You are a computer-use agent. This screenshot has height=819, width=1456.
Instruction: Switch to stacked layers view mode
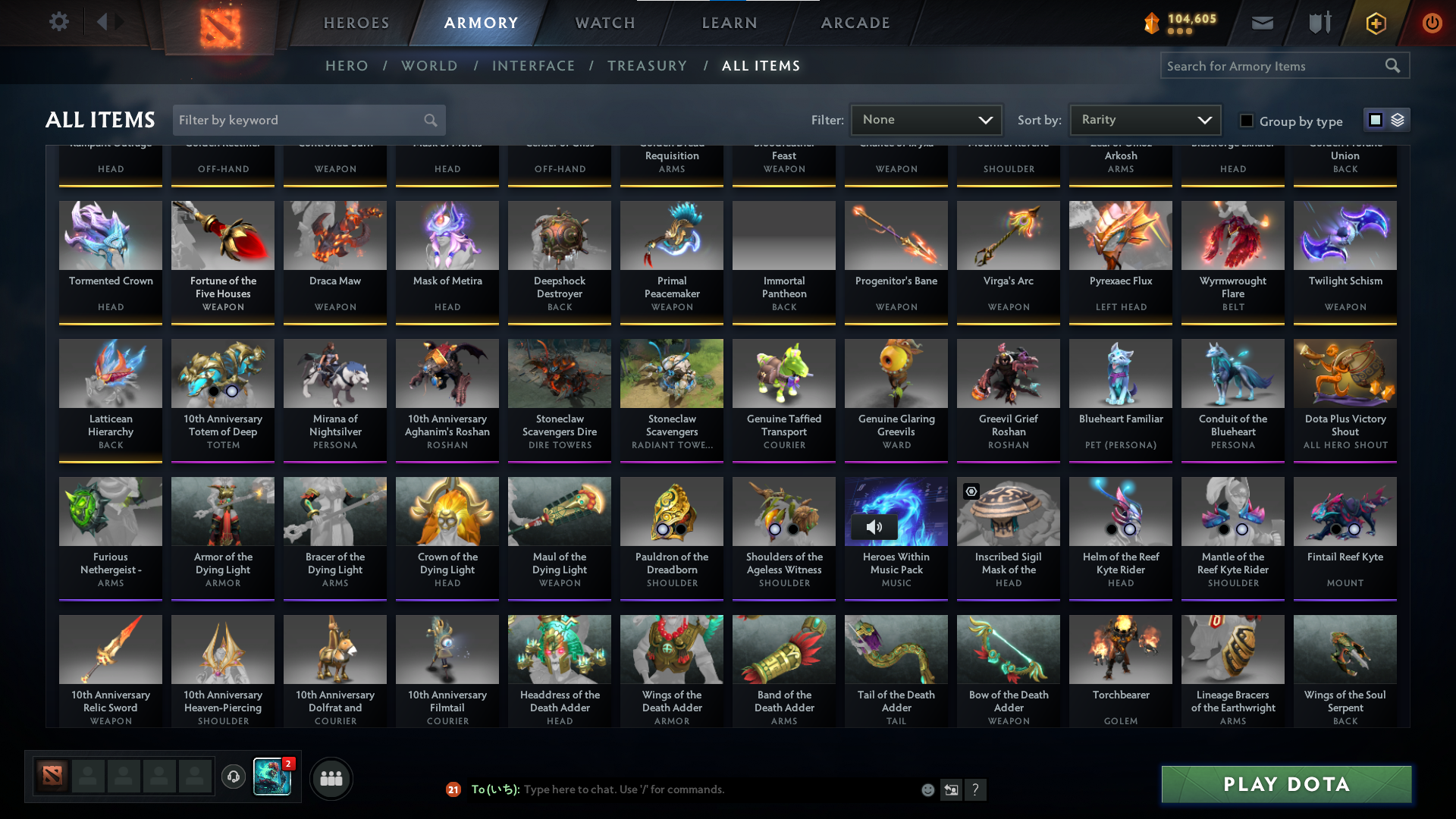click(x=1398, y=120)
